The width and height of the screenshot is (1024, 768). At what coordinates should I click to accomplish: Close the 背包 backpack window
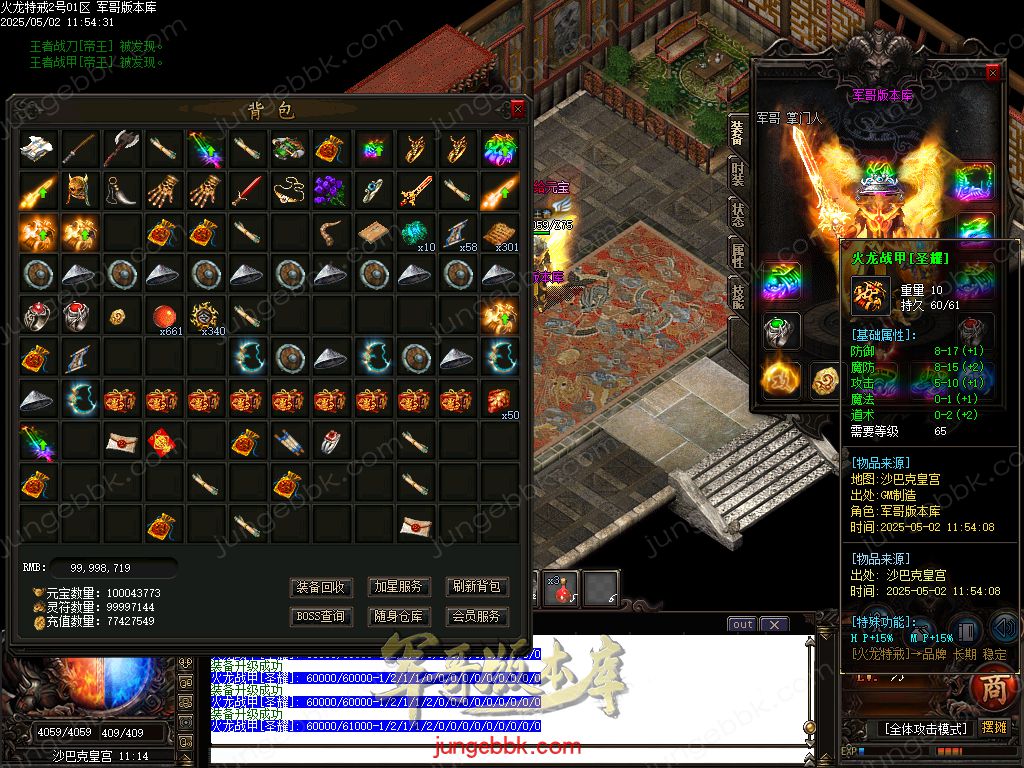[x=517, y=109]
